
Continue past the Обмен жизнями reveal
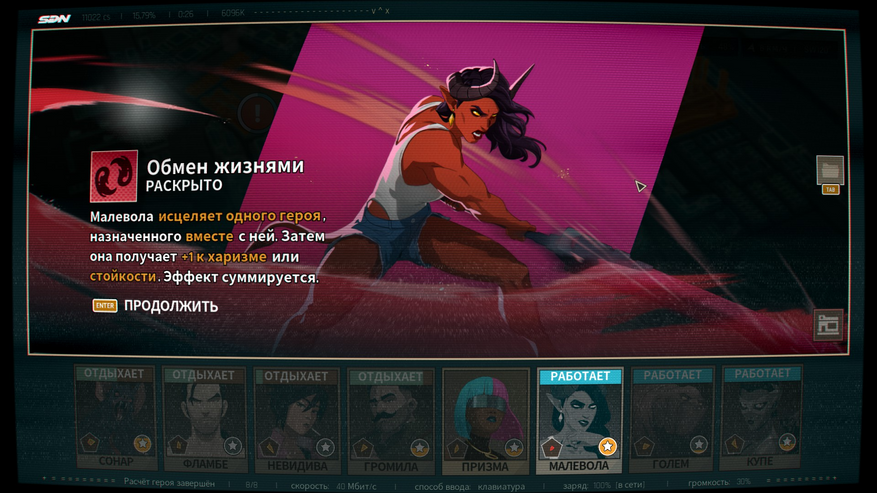tap(170, 306)
